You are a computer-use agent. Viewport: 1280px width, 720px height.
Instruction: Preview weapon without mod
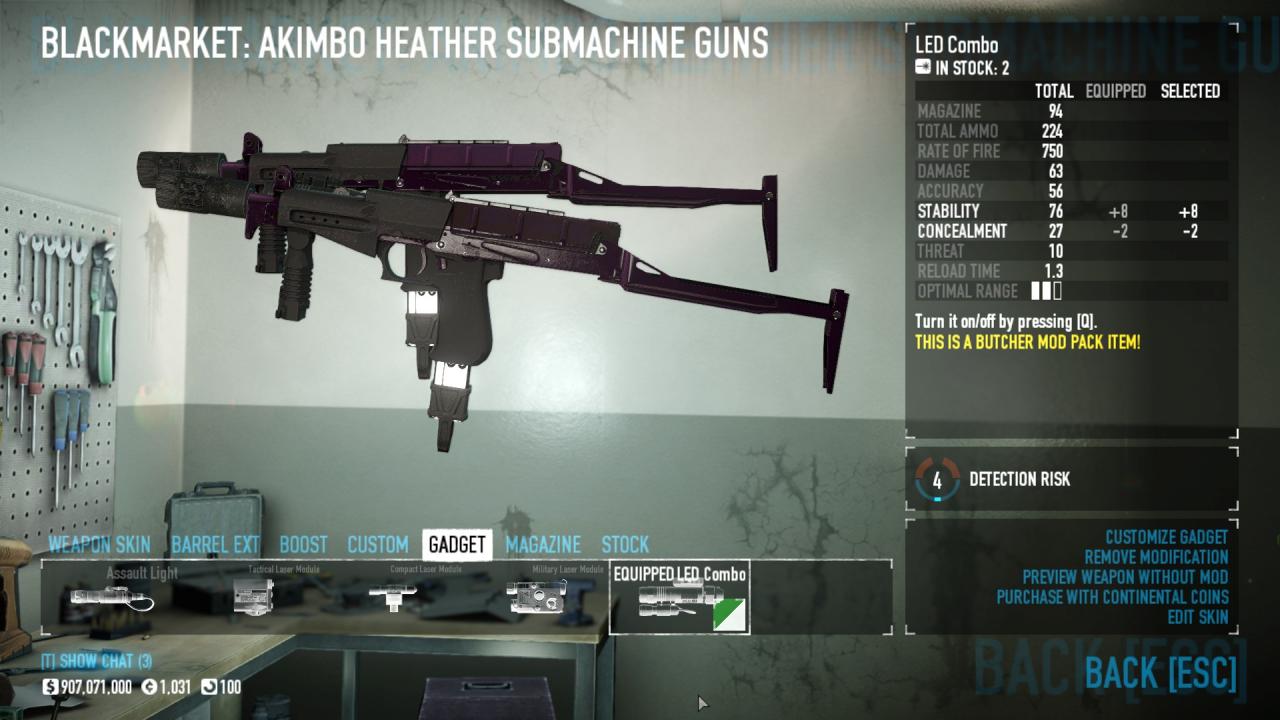click(1125, 577)
